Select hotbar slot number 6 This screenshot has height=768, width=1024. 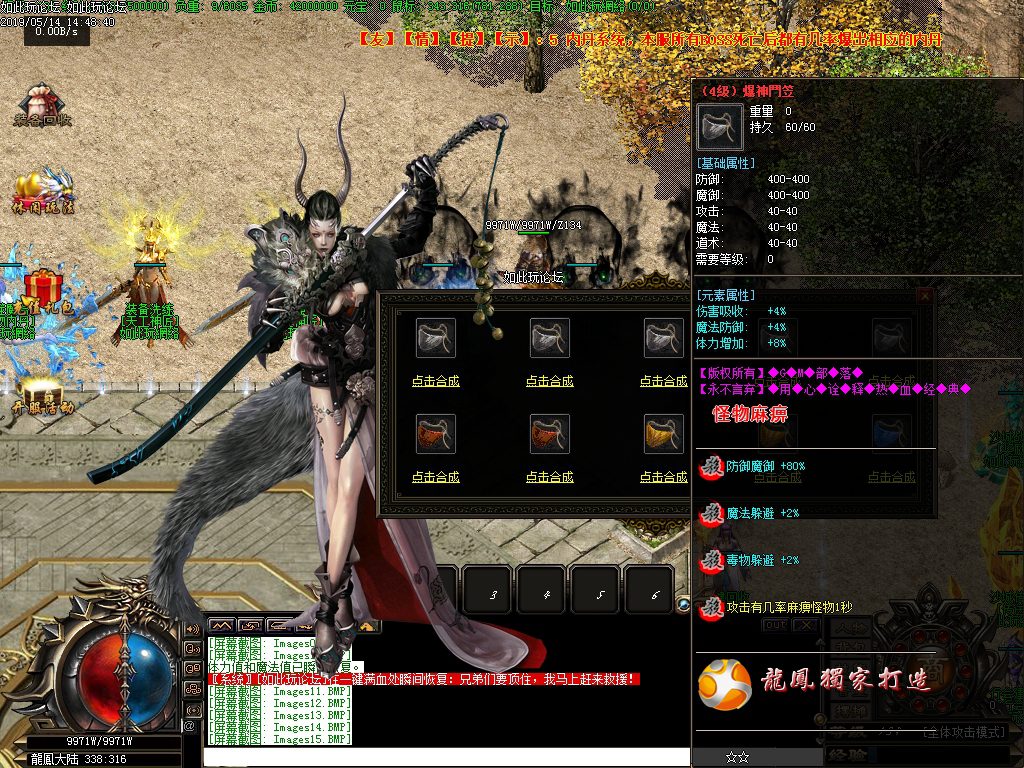[x=655, y=594]
